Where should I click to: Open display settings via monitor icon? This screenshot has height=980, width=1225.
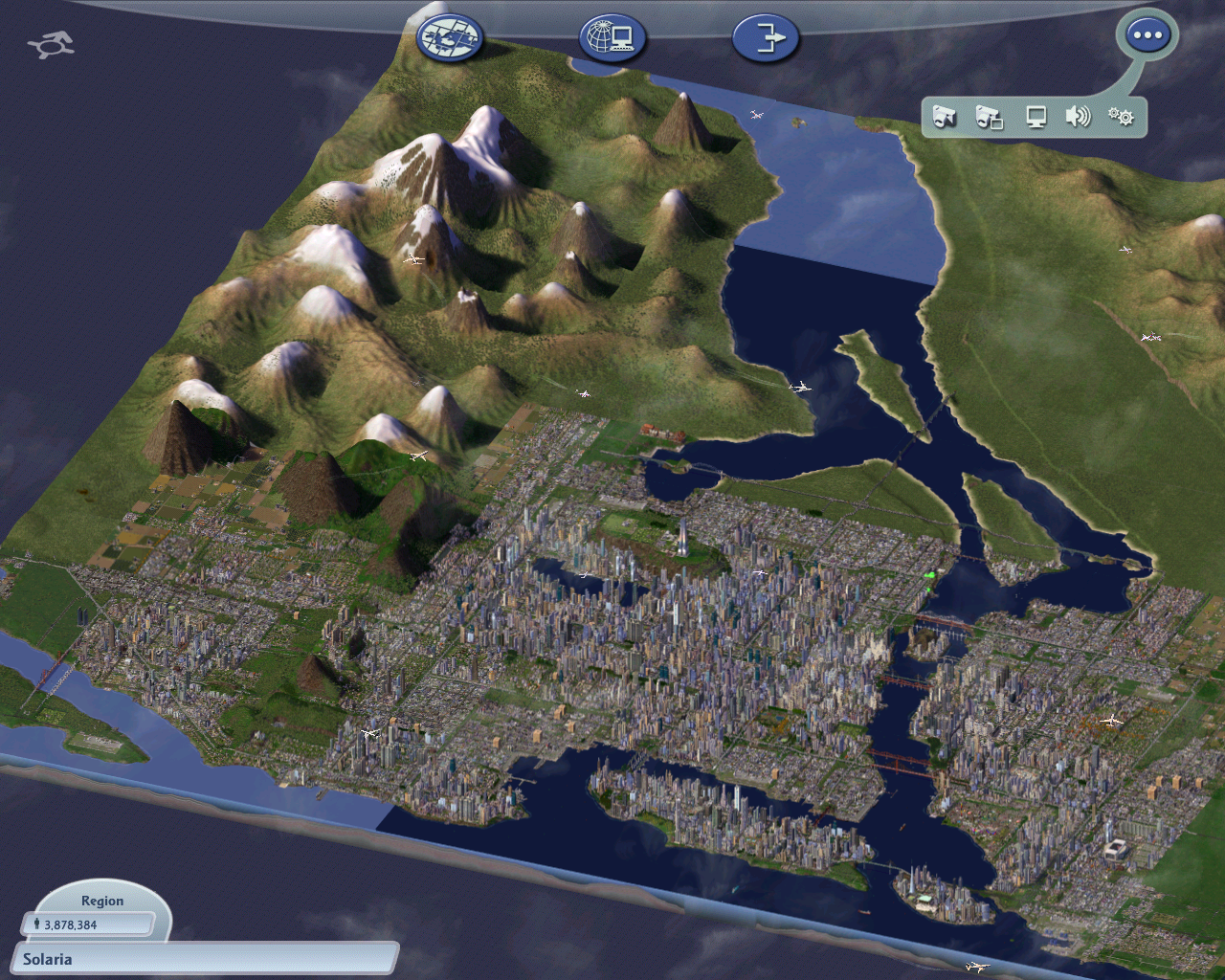(x=1036, y=117)
